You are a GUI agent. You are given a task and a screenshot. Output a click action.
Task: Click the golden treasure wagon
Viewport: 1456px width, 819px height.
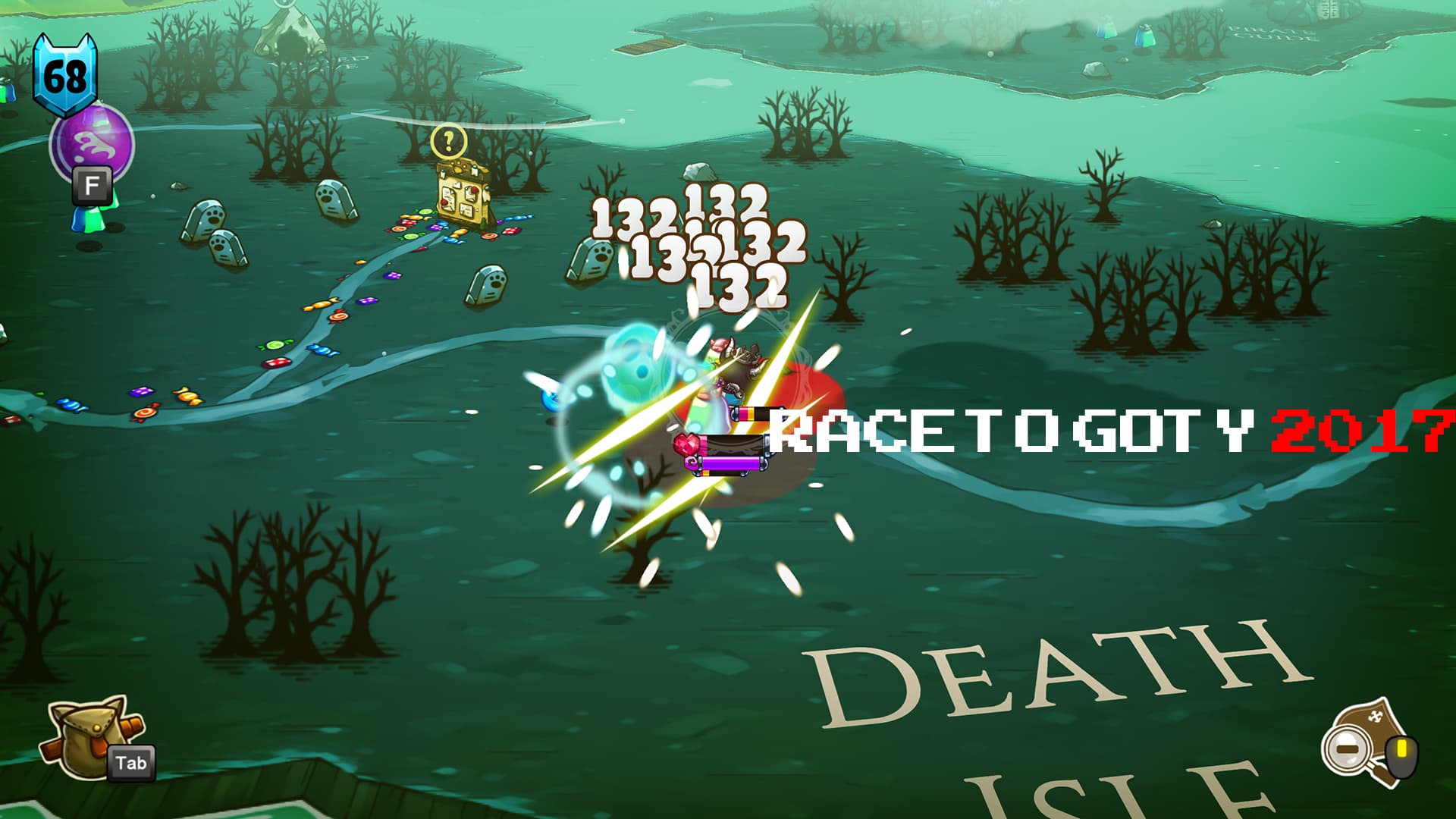[x=463, y=197]
